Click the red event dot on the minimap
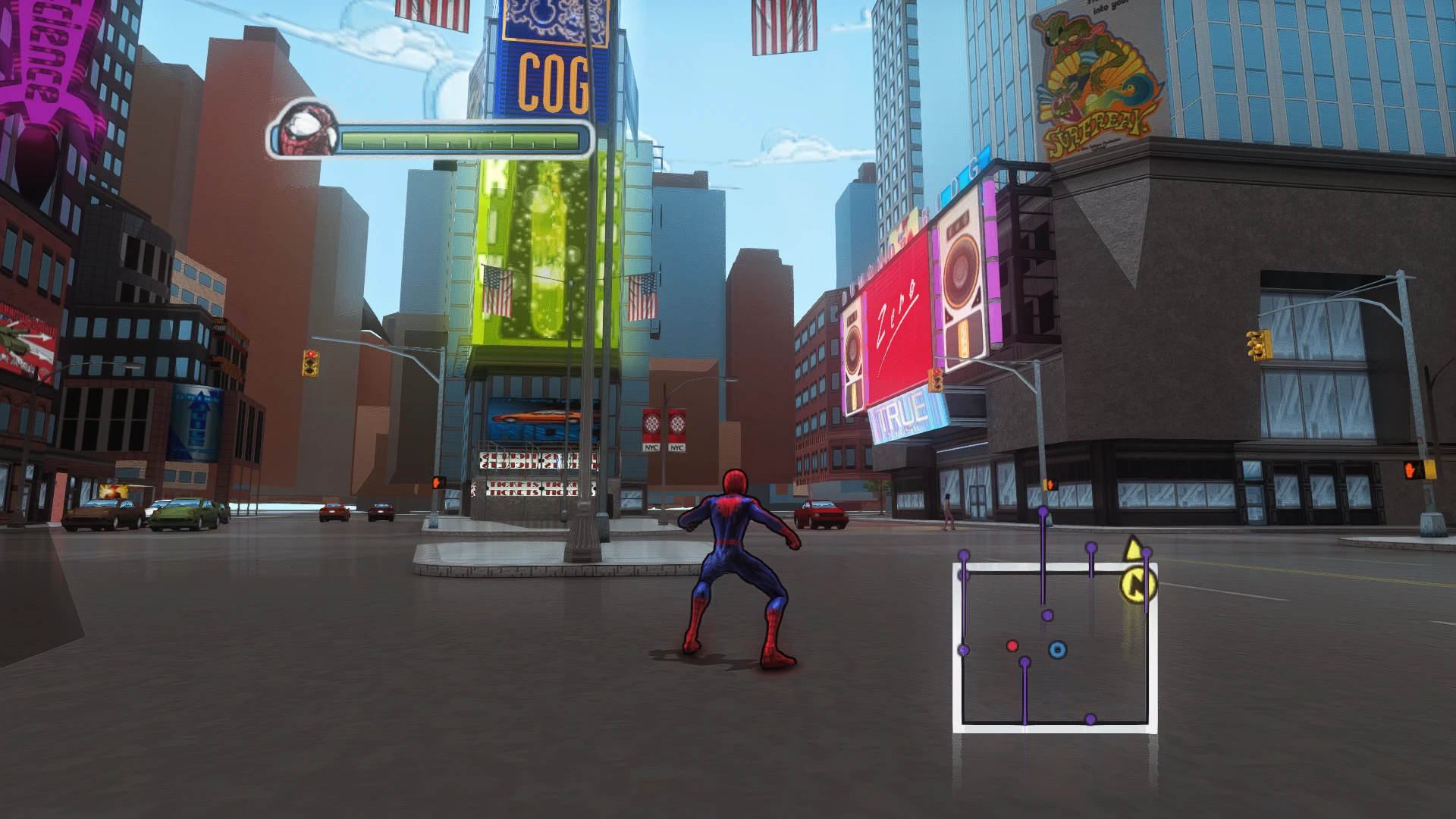 (1012, 645)
